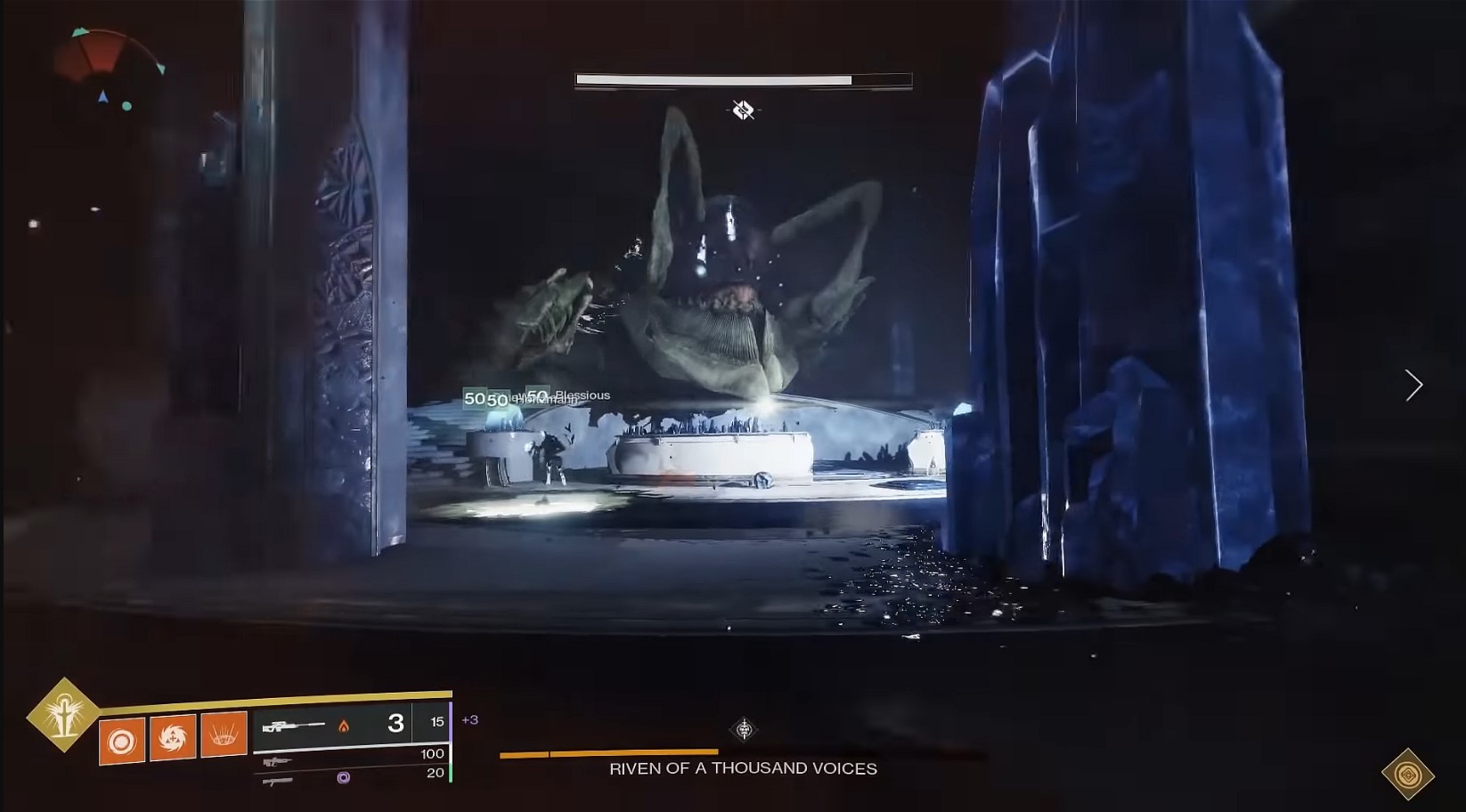Viewport: 1466px width, 812px height.
Task: Select the orange grenade ability icon
Action: pyautogui.click(x=122, y=740)
